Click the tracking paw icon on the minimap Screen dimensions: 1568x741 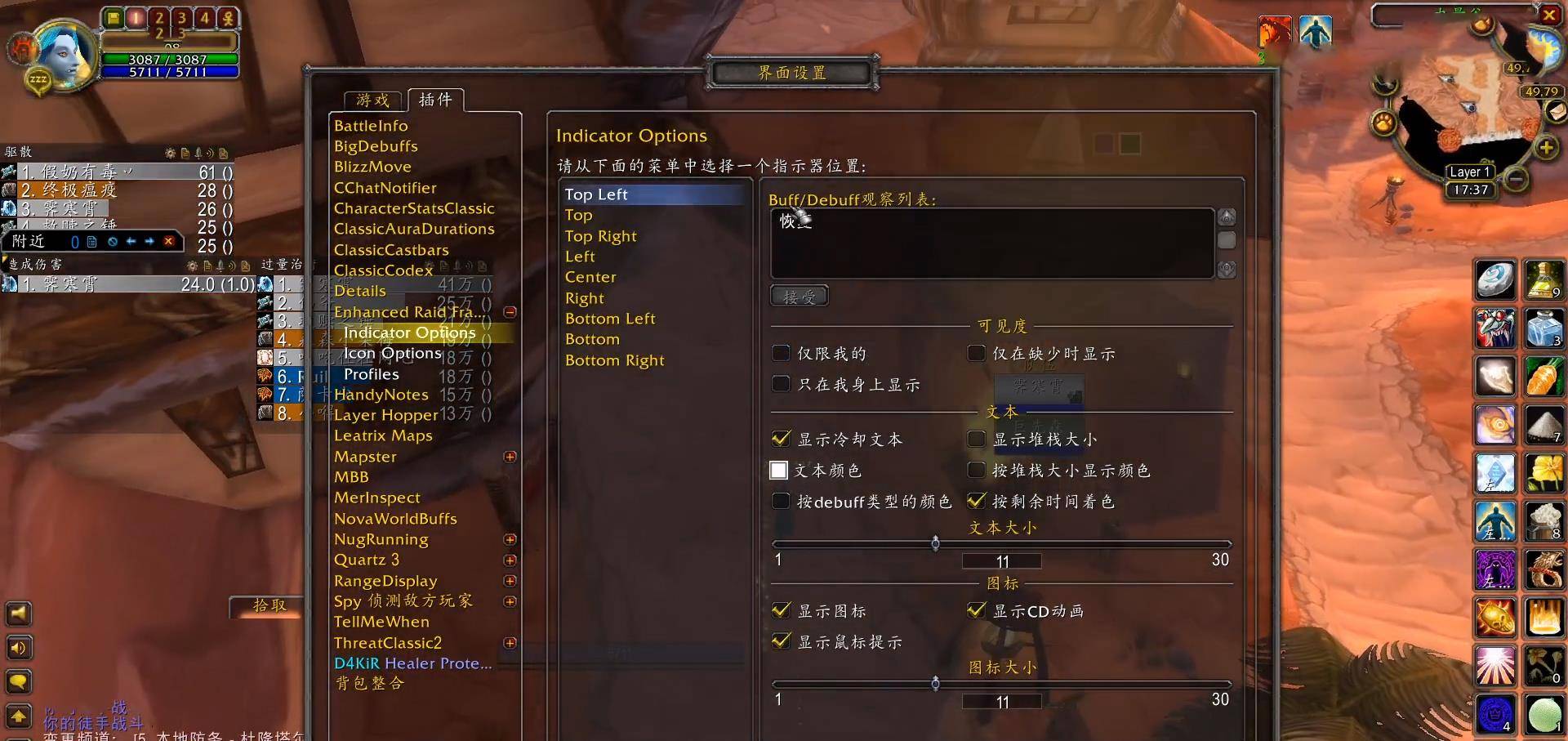pos(1383,123)
